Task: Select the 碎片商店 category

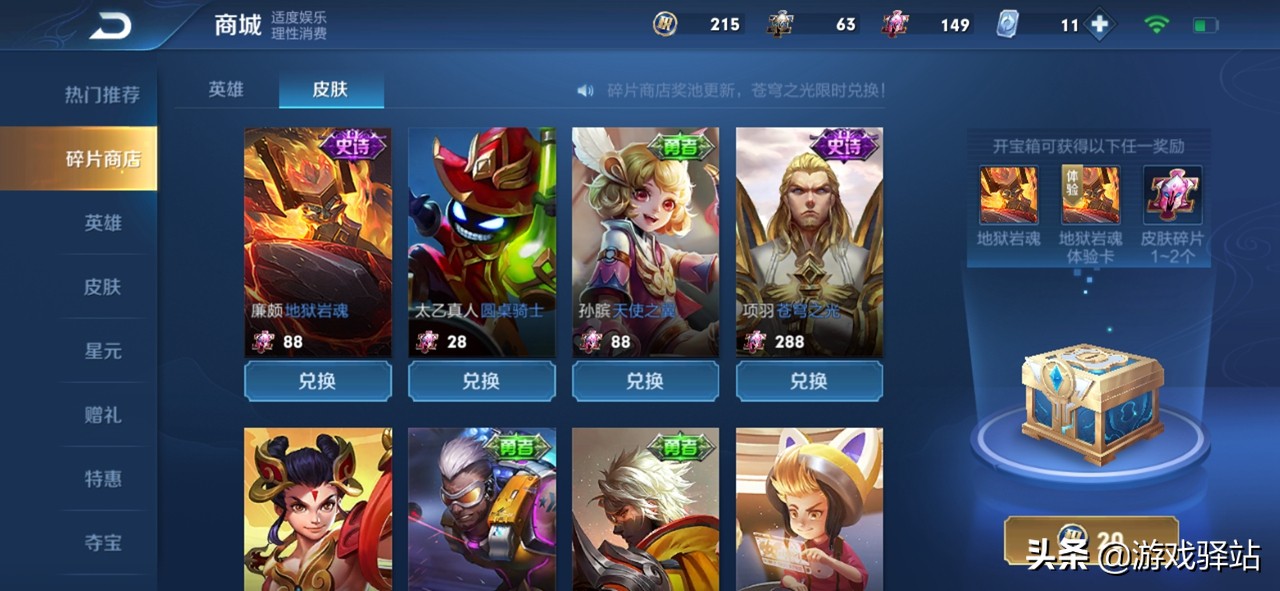Action: (102, 159)
